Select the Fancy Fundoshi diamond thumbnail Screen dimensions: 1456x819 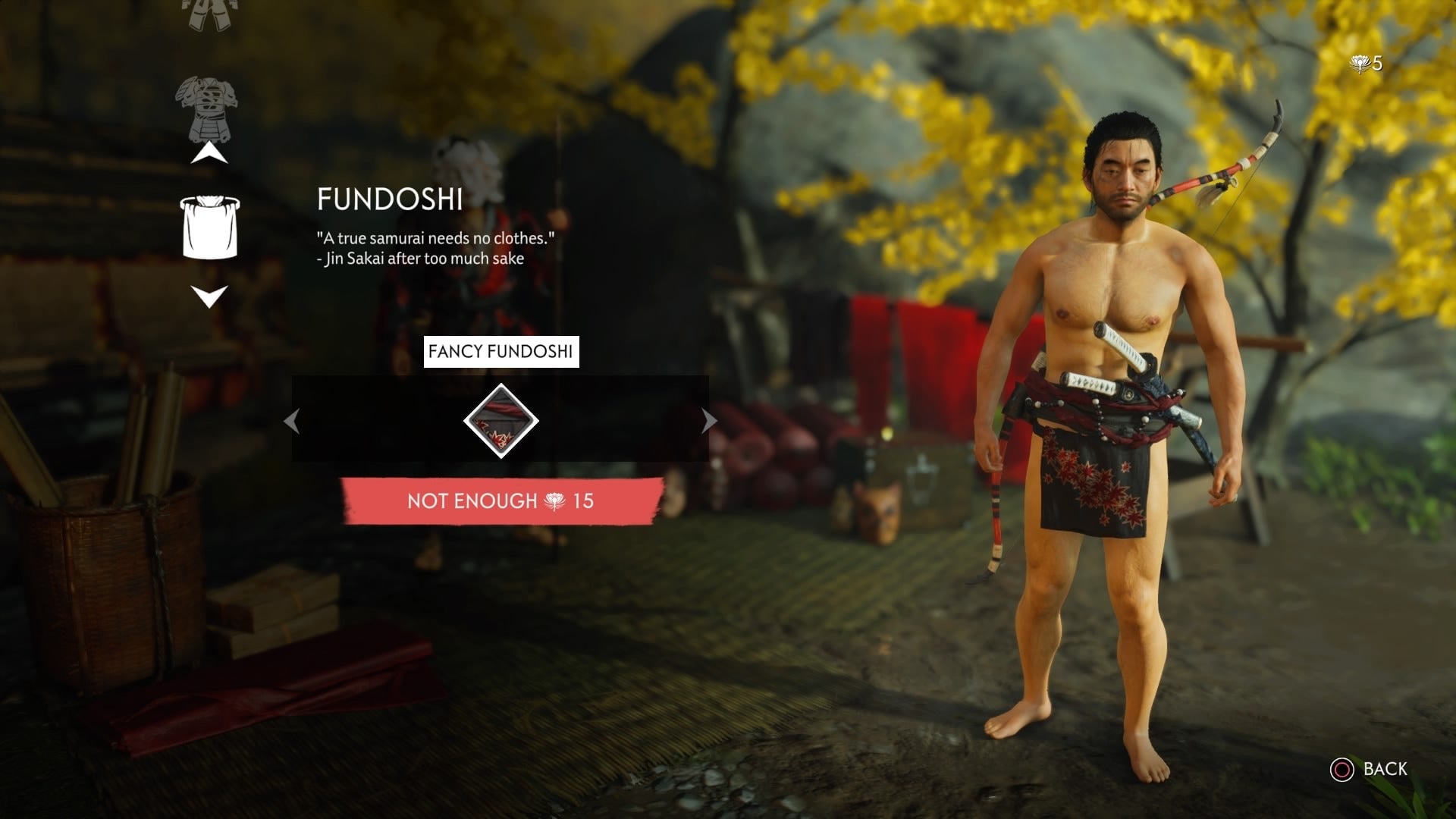tap(501, 422)
